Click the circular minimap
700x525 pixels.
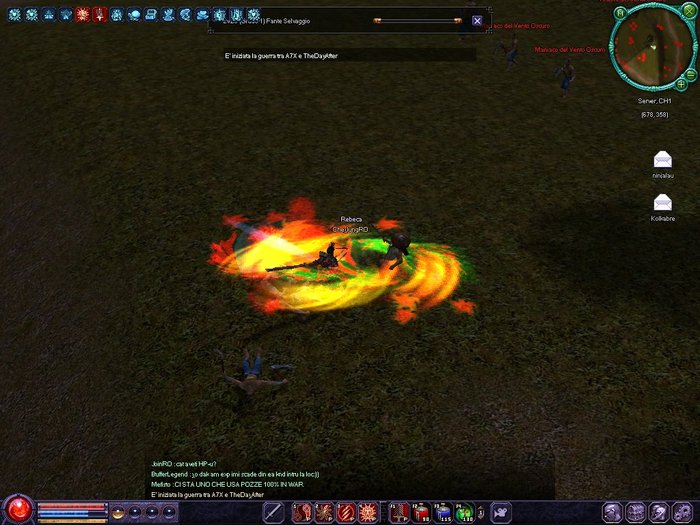pos(650,48)
